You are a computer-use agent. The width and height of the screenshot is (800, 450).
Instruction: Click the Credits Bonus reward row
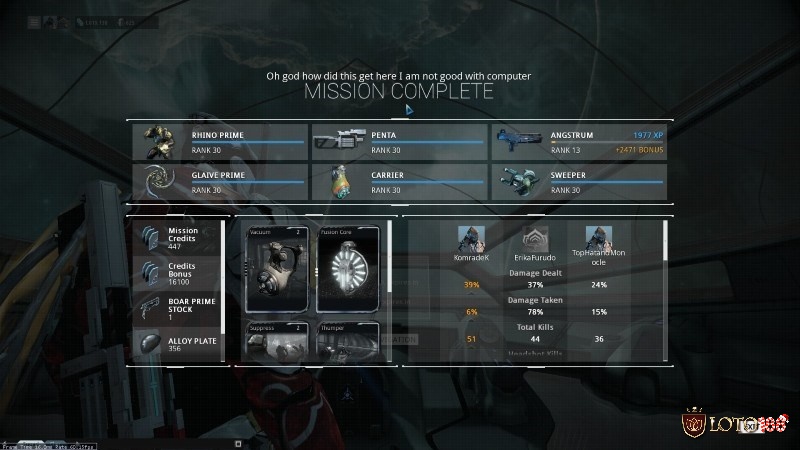(178, 273)
